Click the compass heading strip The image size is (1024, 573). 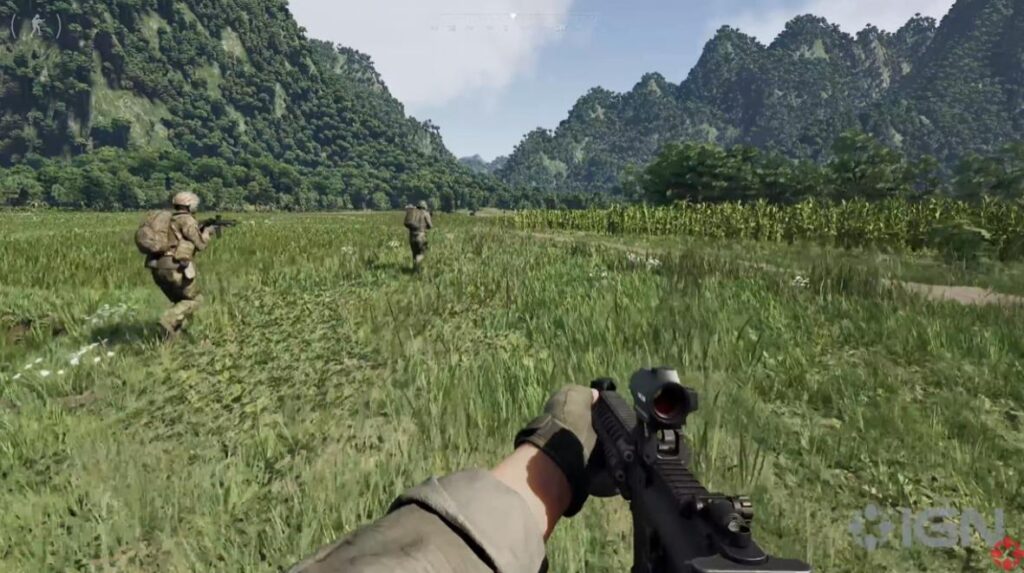(x=512, y=21)
